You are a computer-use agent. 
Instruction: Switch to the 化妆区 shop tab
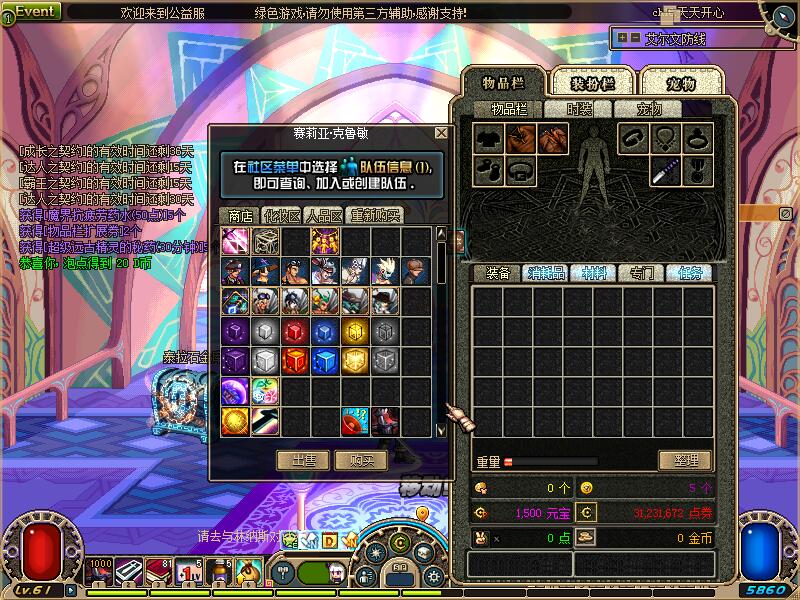point(281,215)
